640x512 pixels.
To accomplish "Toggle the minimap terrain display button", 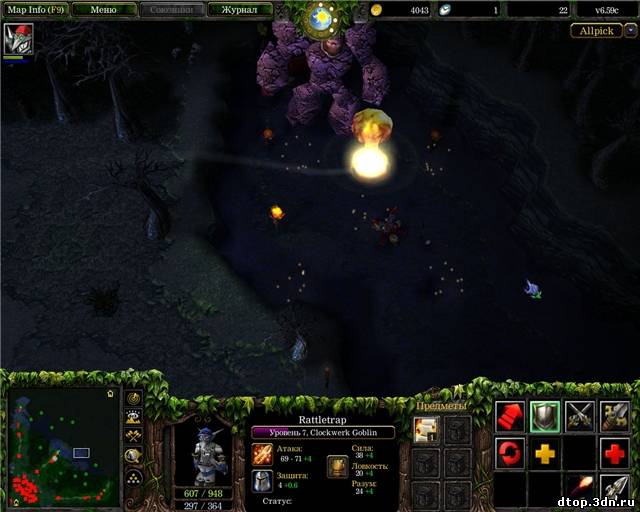I will pos(133,416).
